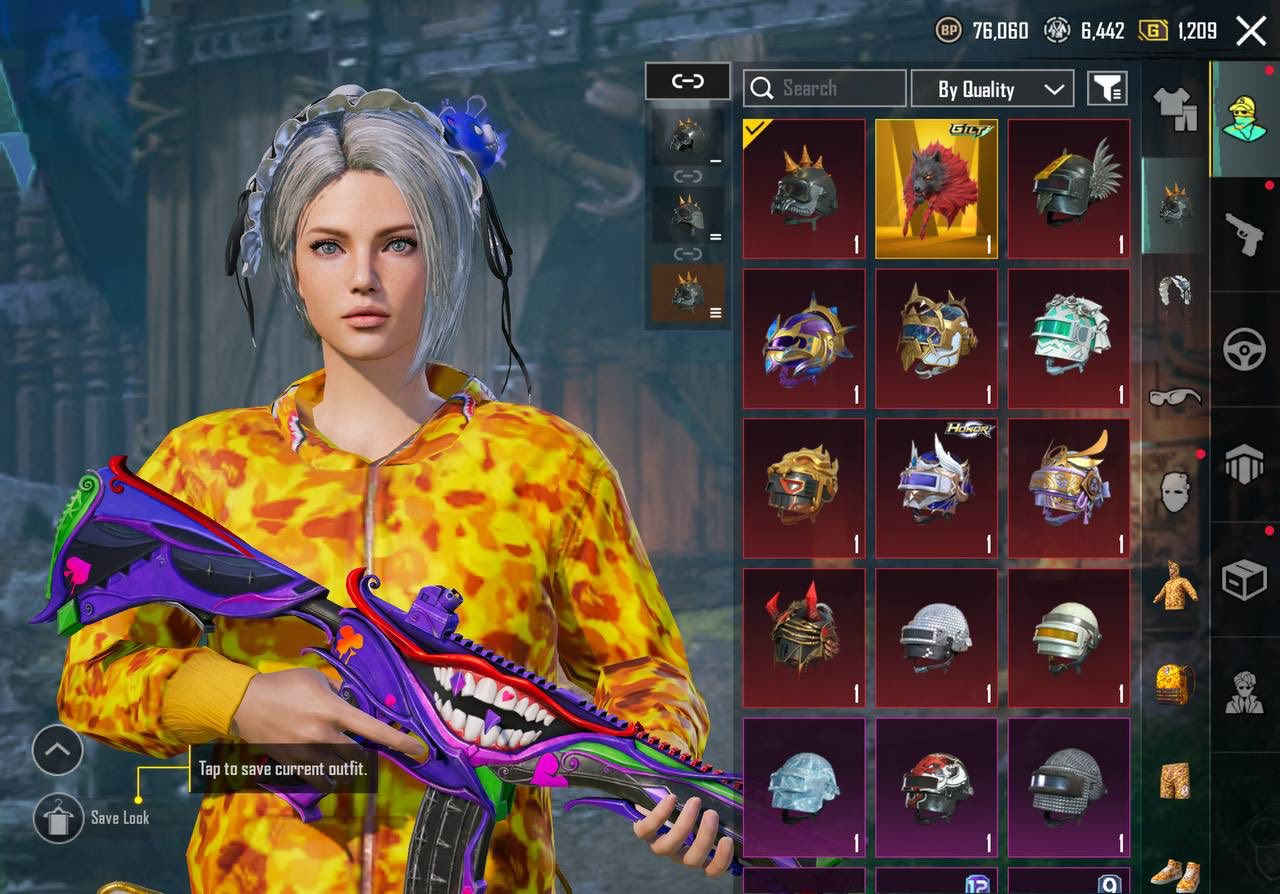
Task: Select the red wolf GIFT helmet skin
Action: coord(936,189)
